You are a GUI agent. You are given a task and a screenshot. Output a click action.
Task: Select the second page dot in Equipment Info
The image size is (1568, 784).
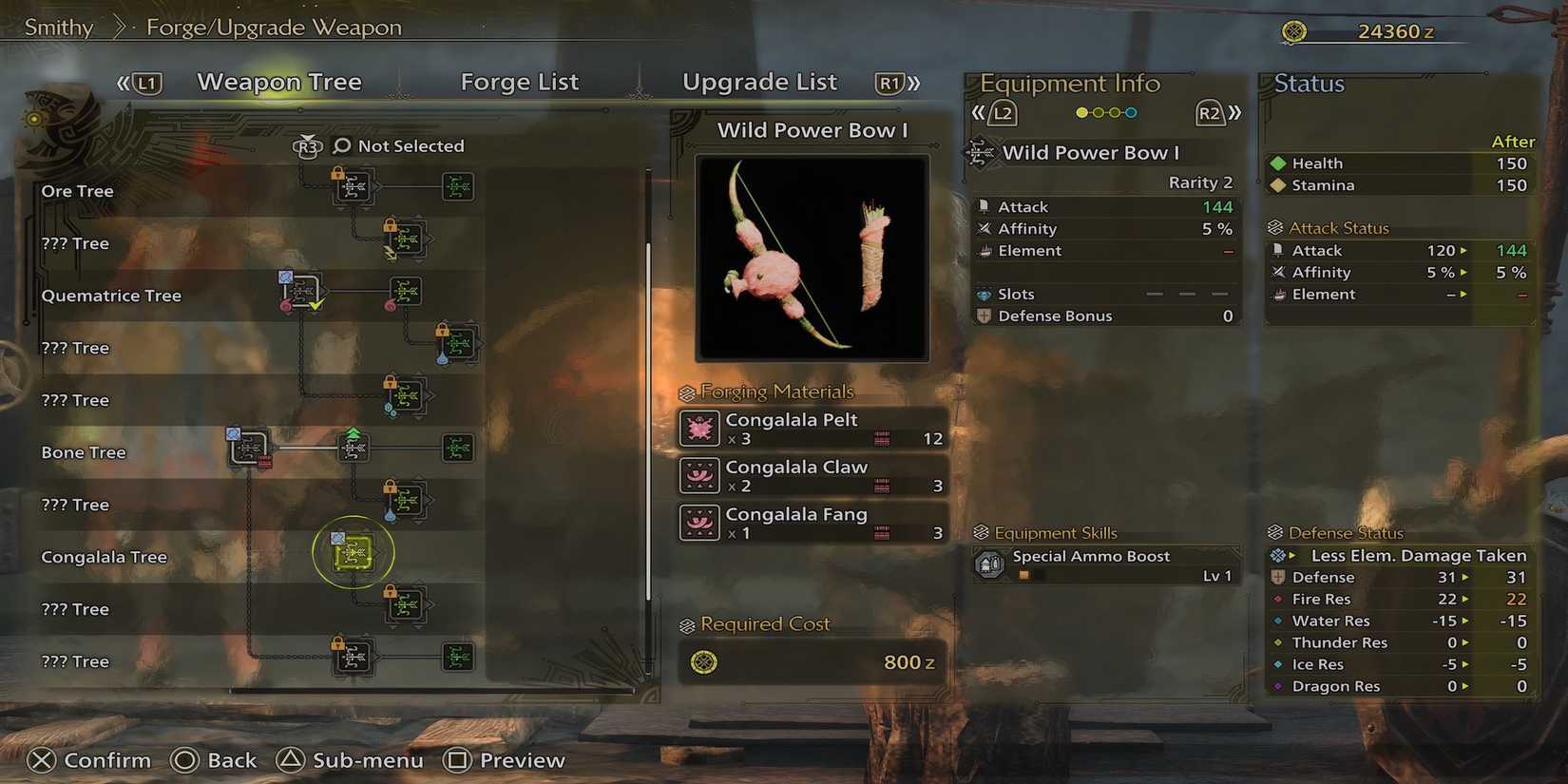click(1100, 112)
